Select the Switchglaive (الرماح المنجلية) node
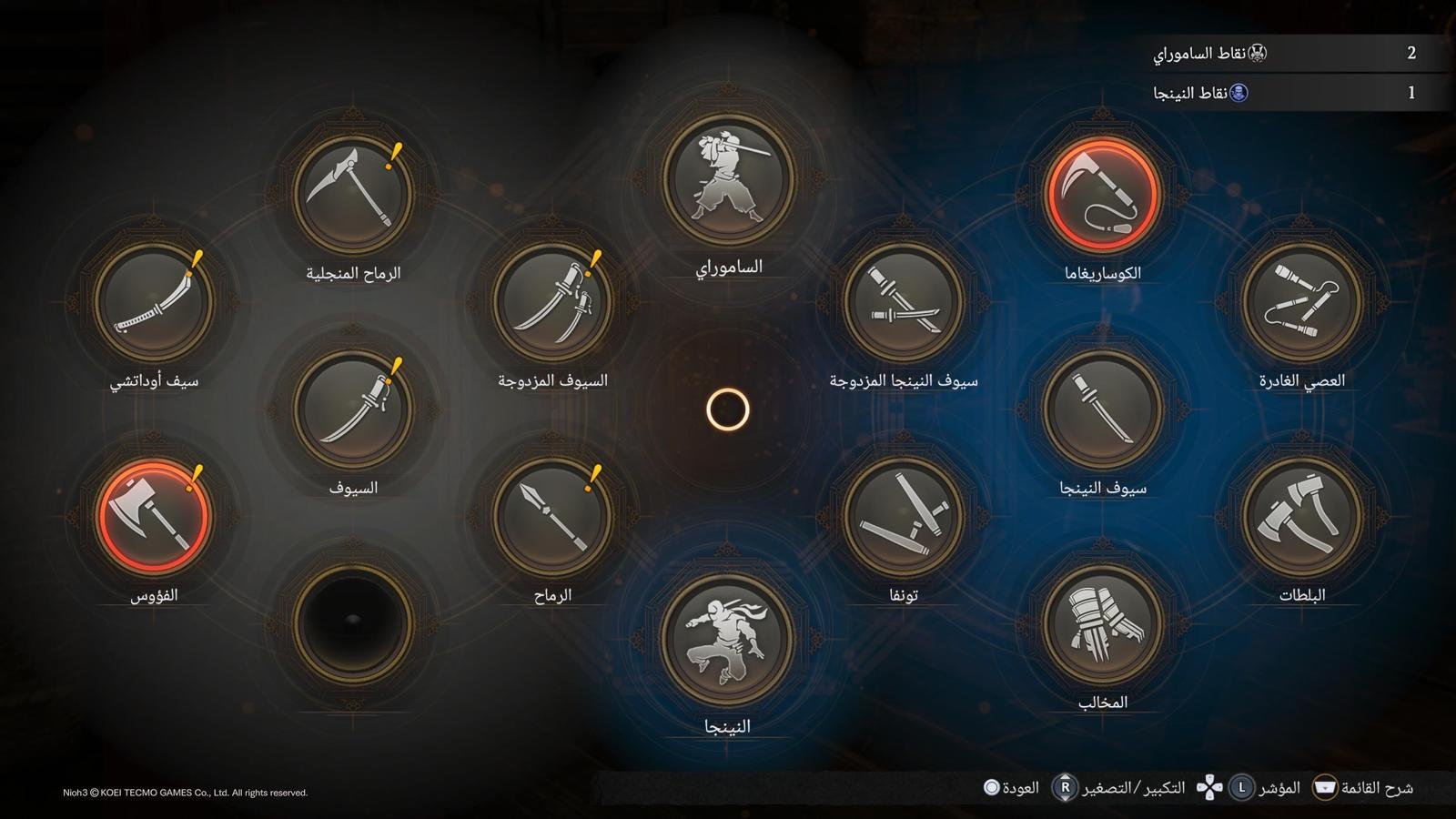Screen dimensions: 1456x819 coord(353,194)
